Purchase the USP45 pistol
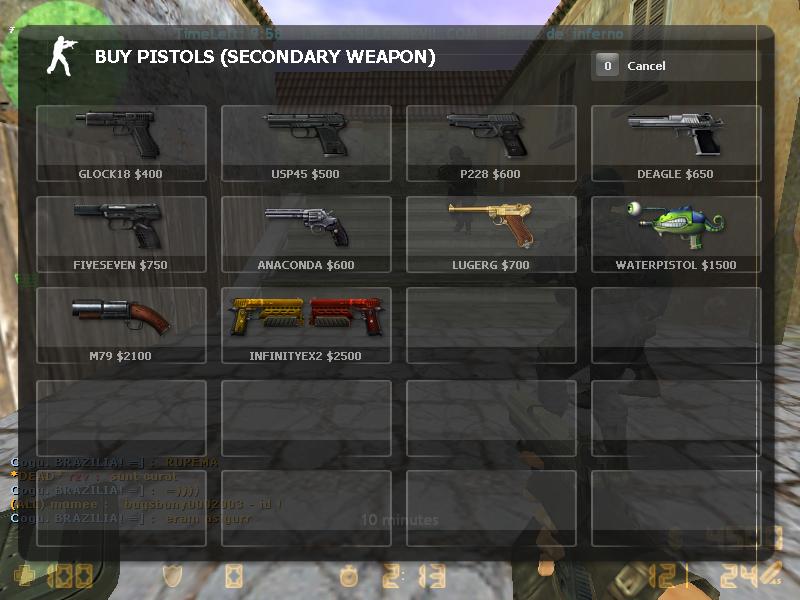 tap(306, 143)
